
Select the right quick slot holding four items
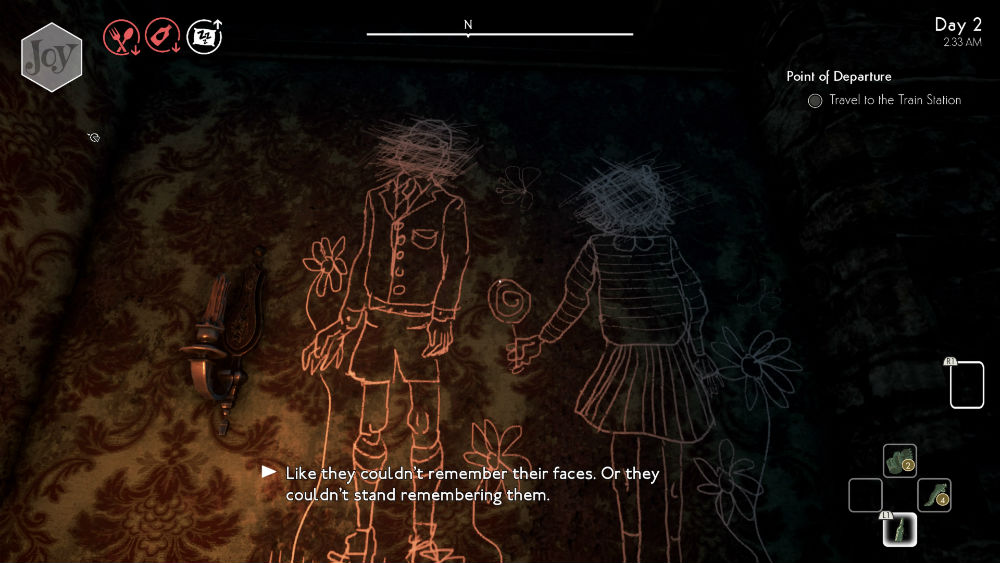pyautogui.click(x=934, y=495)
